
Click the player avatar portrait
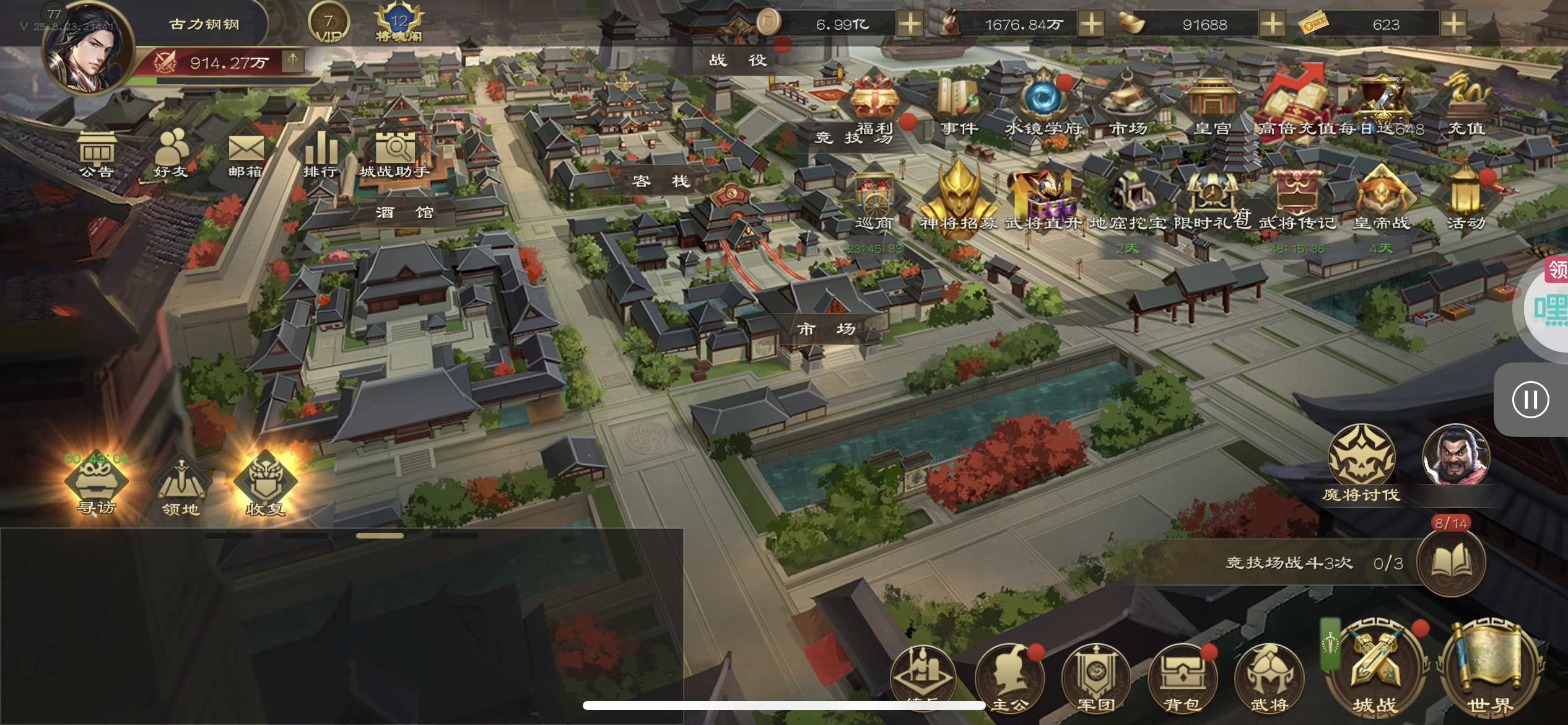[x=89, y=50]
